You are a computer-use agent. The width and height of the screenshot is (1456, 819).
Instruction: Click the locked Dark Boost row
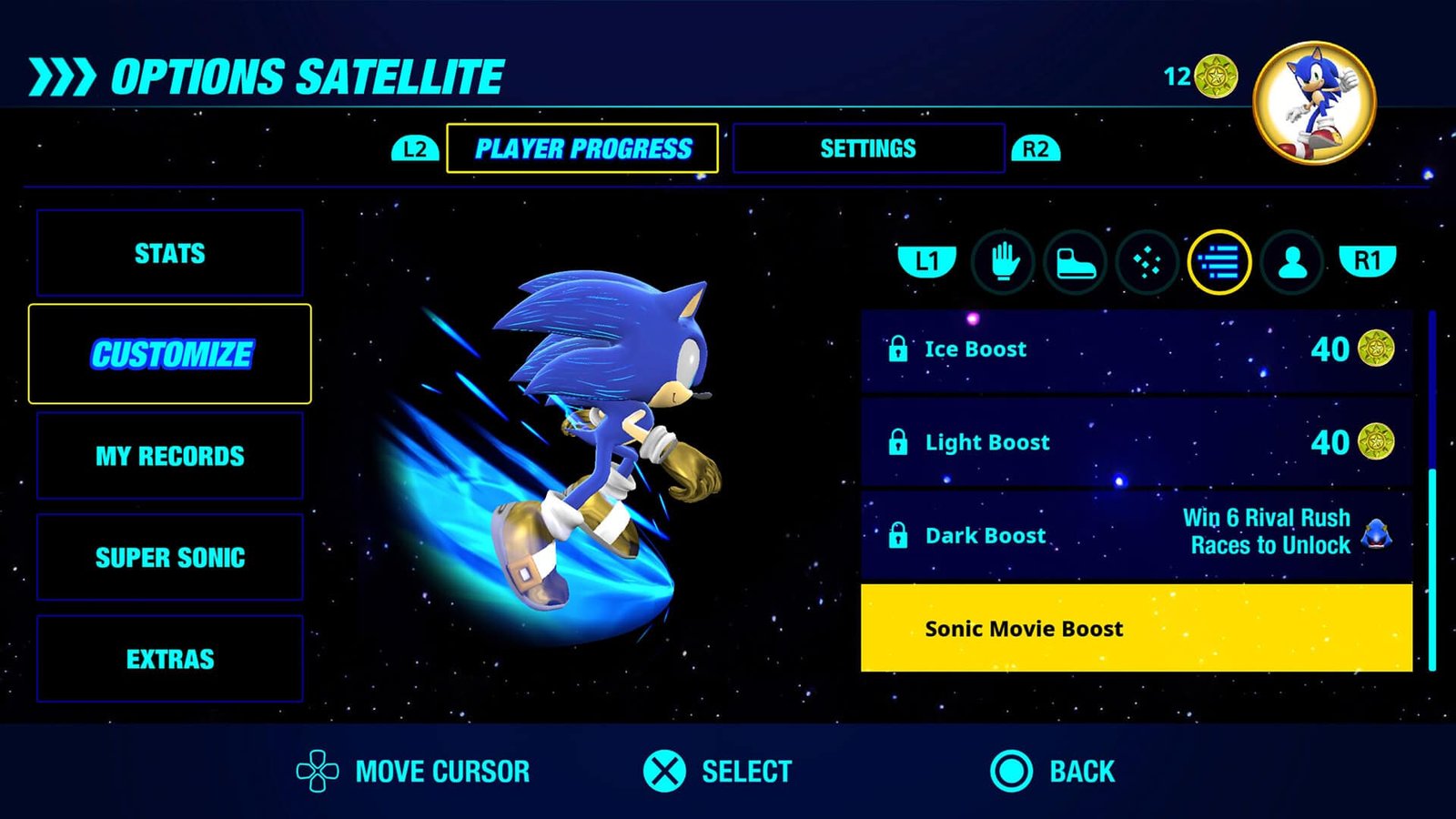point(1136,535)
